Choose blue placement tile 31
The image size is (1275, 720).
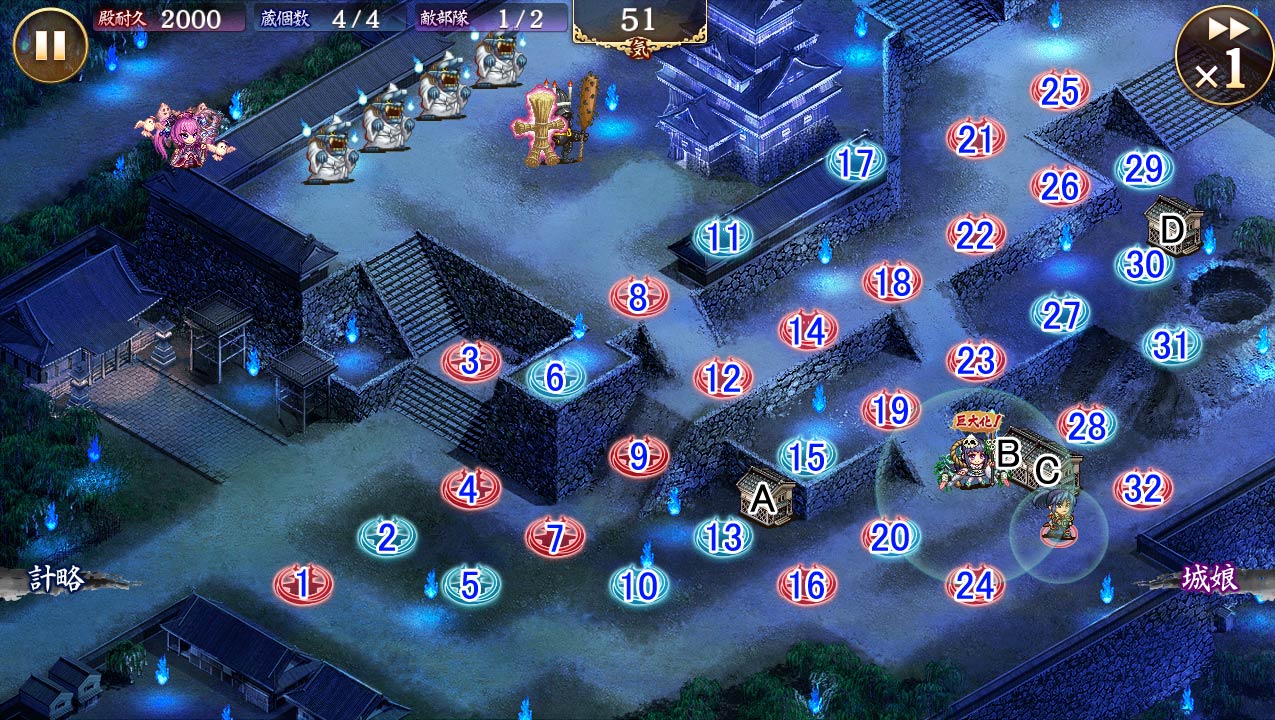click(x=1172, y=345)
